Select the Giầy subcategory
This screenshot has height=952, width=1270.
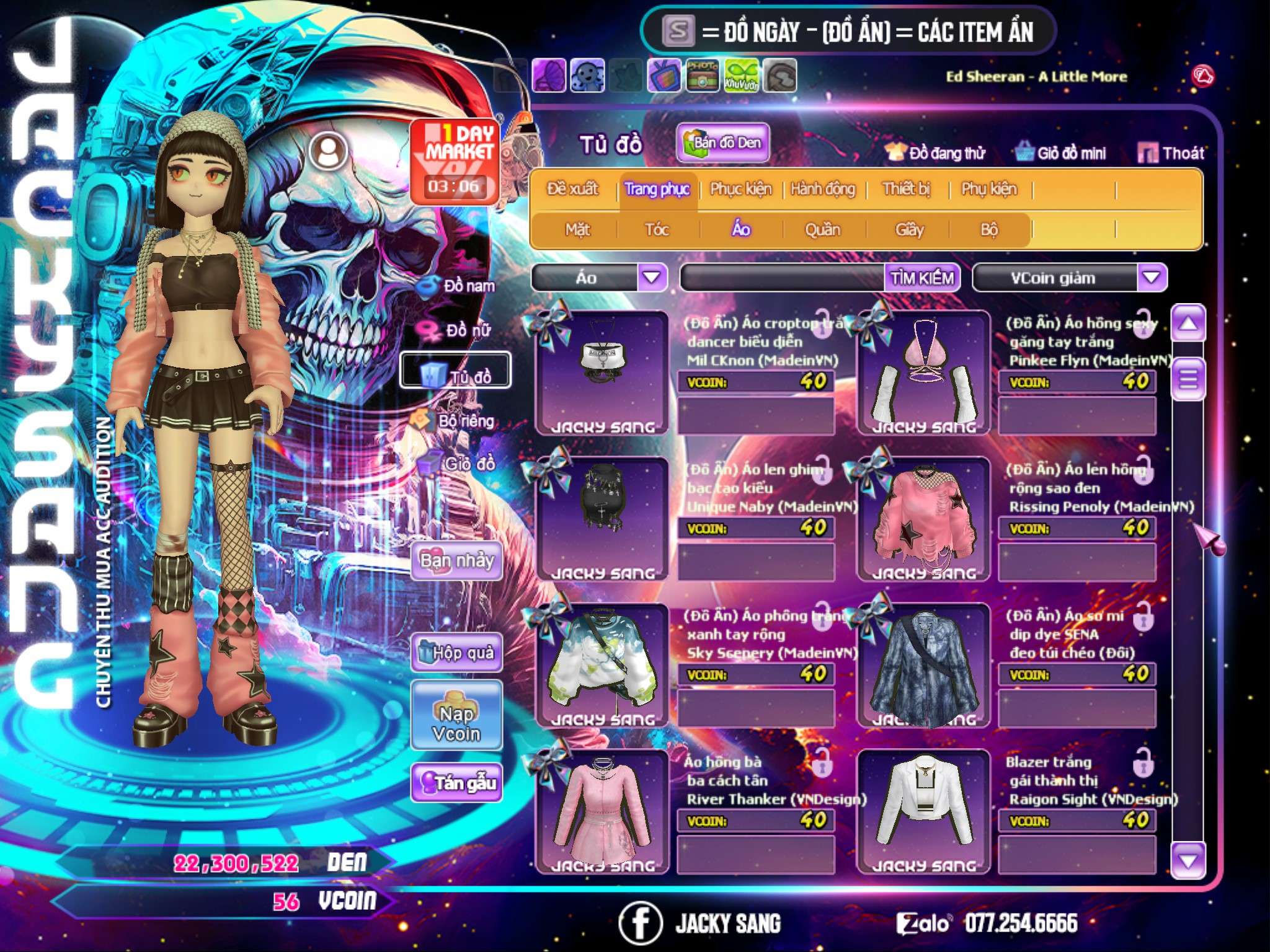[x=909, y=230]
